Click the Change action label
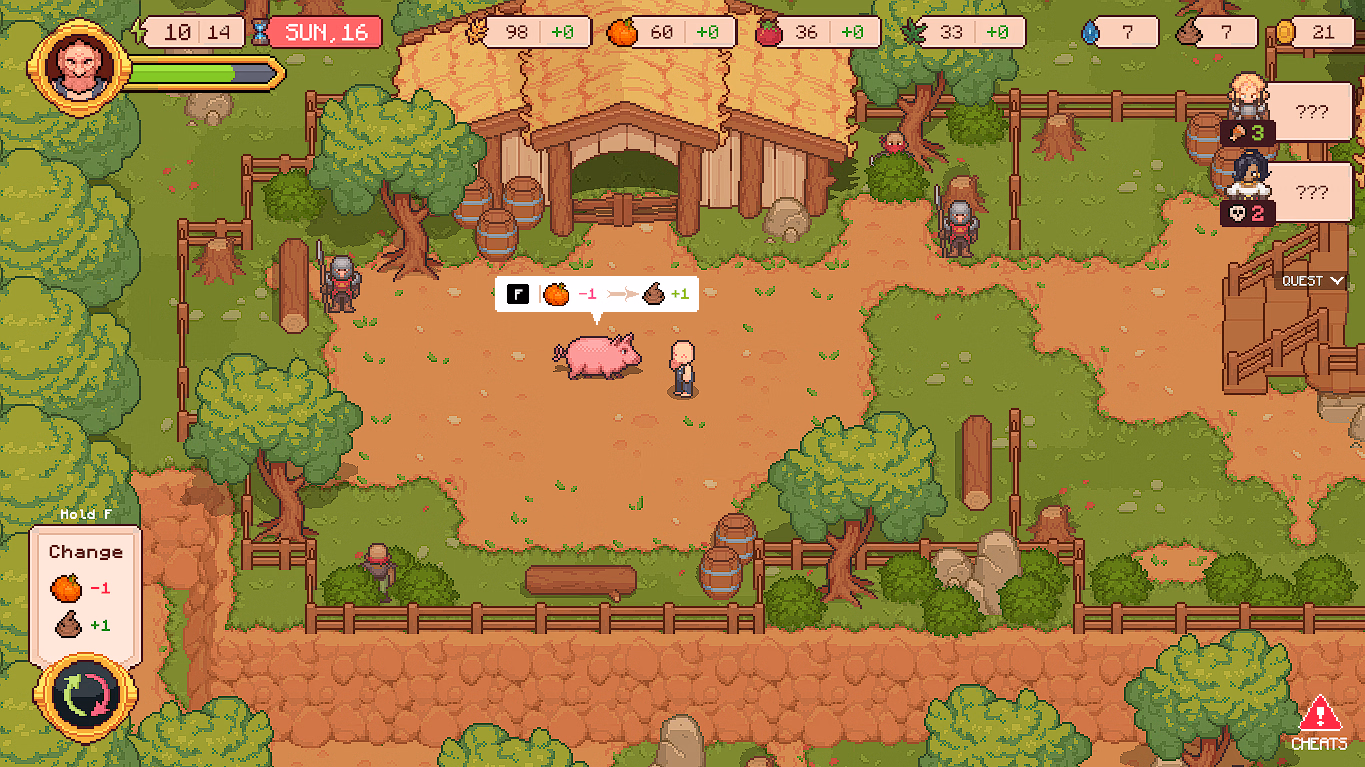 [85, 551]
